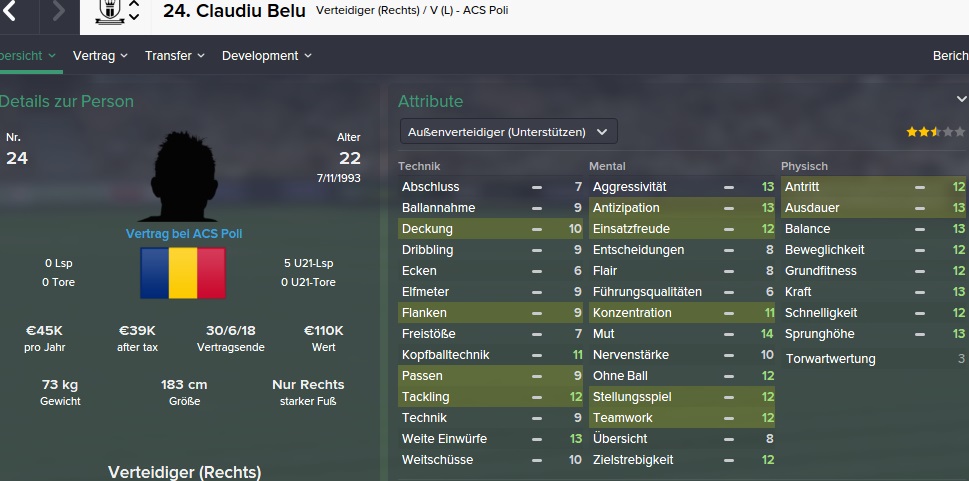Open the Übersicht tab menu
Screen dimensions: 969x481
click(x=28, y=56)
